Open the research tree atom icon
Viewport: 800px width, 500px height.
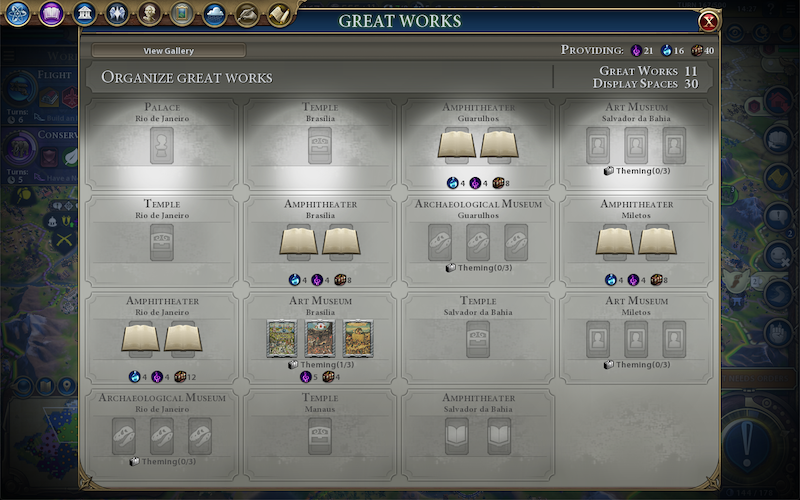coord(19,14)
